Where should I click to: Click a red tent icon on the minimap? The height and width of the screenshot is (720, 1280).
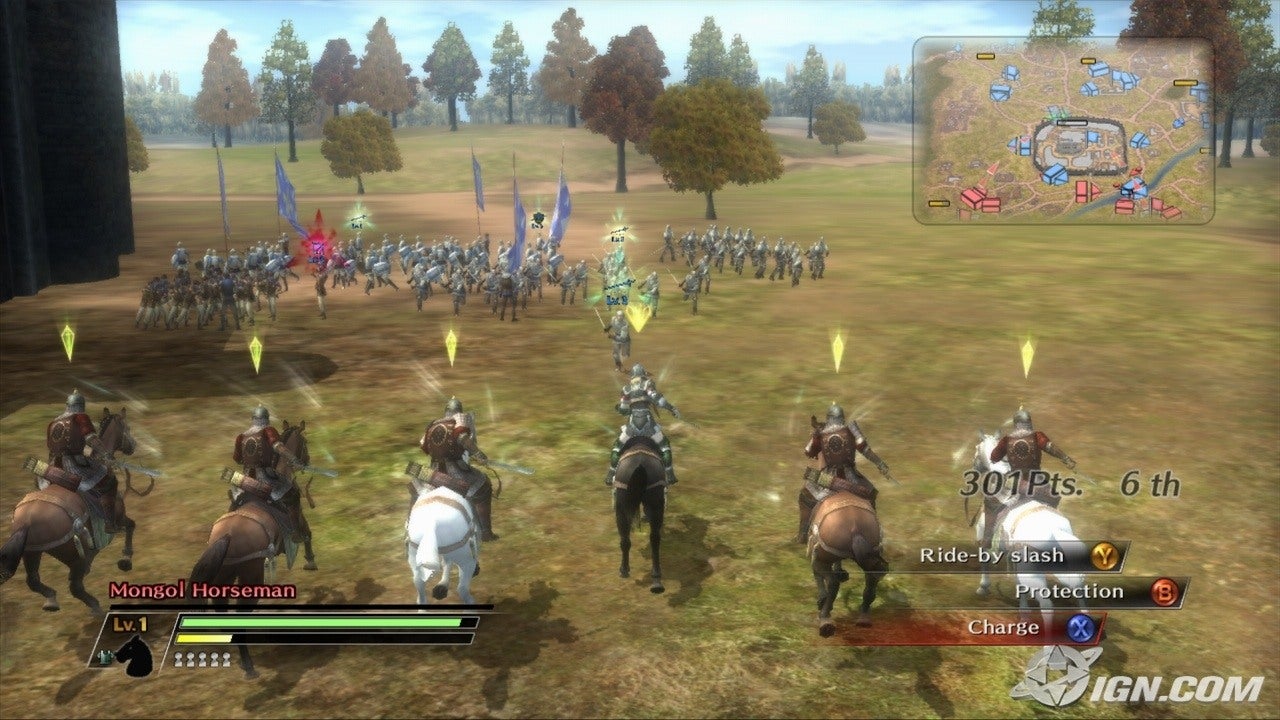click(x=970, y=197)
